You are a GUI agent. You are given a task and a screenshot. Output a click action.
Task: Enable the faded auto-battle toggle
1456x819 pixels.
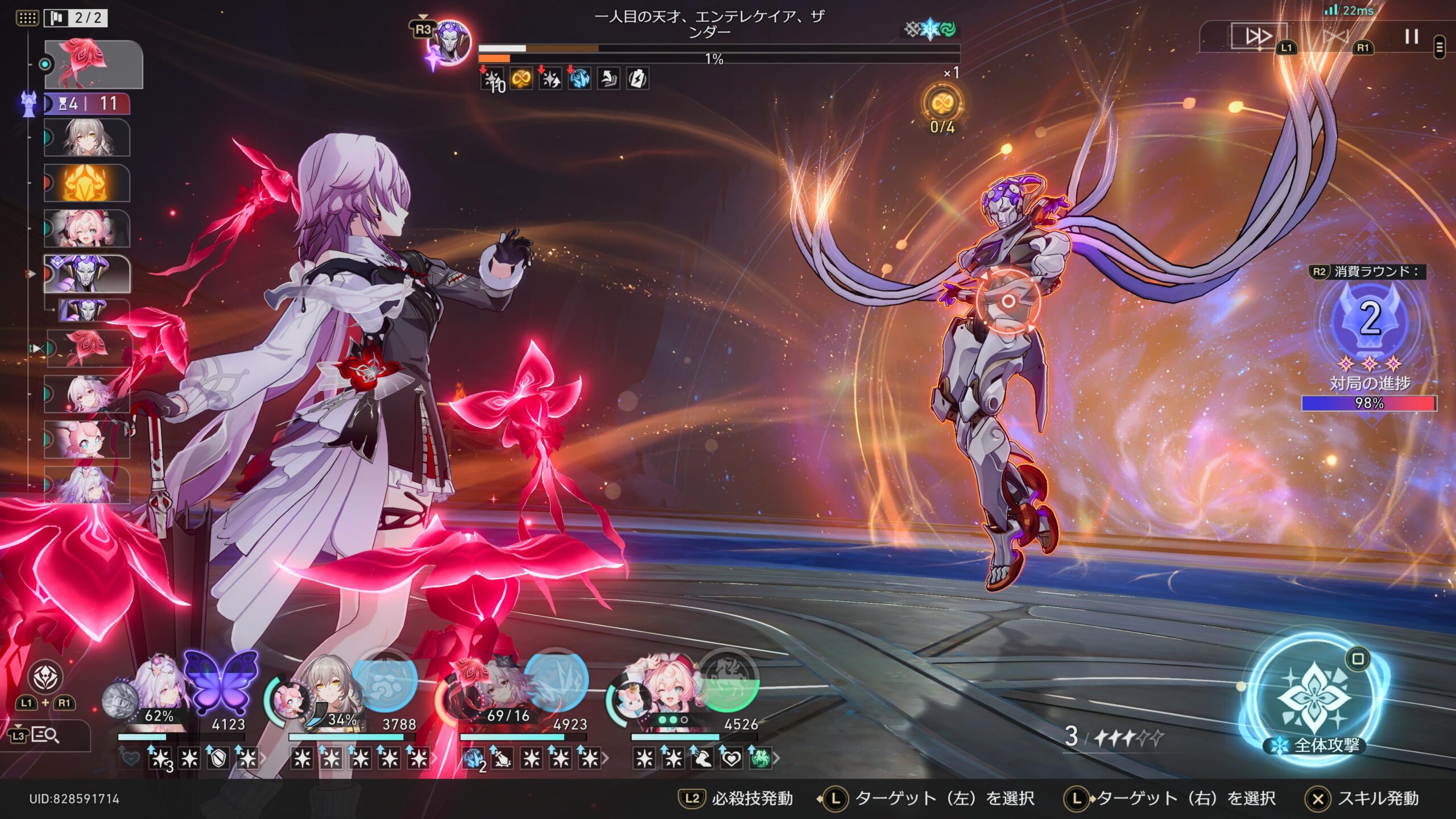1336,38
